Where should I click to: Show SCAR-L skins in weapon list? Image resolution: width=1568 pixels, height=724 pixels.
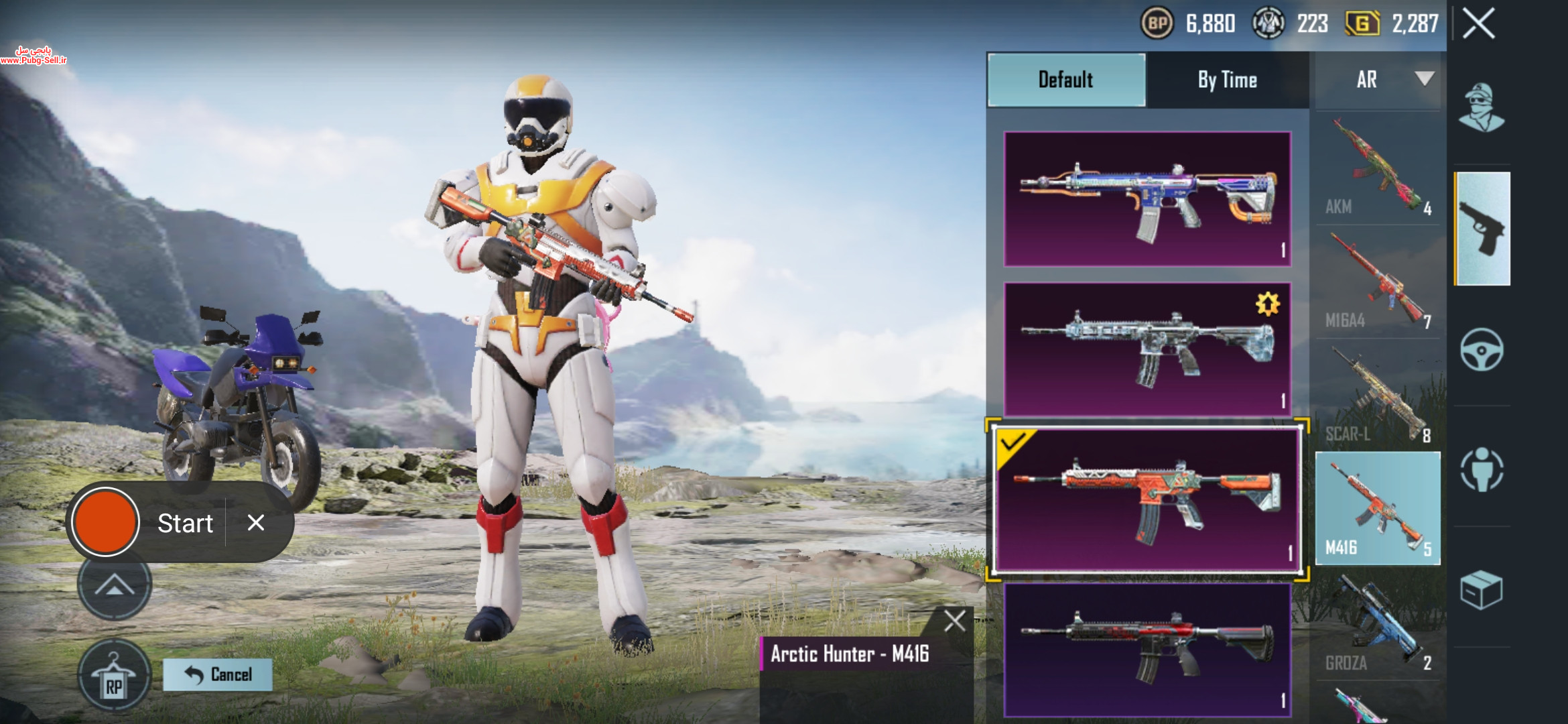1378,397
